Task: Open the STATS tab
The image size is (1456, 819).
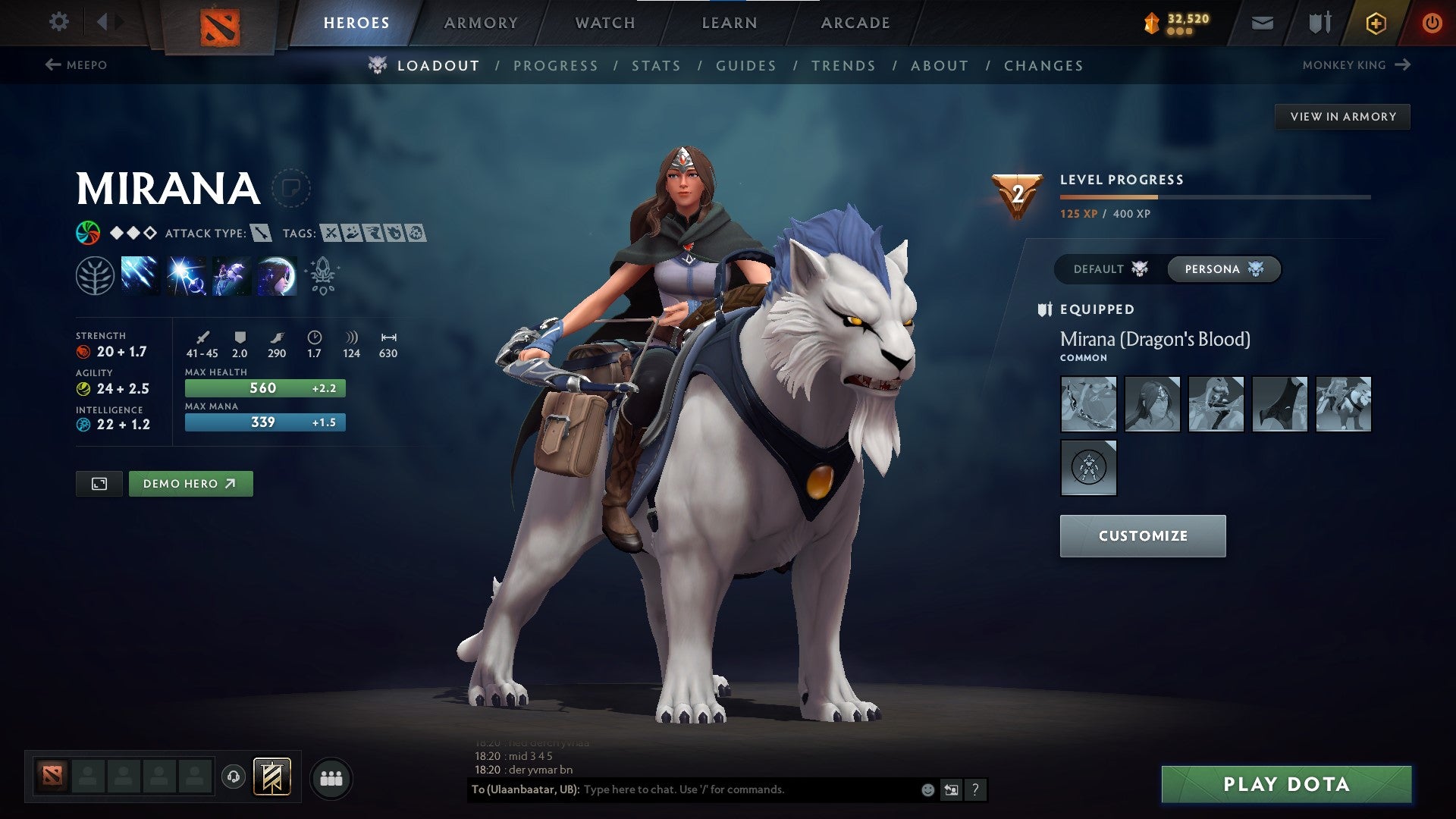Action: click(x=657, y=65)
